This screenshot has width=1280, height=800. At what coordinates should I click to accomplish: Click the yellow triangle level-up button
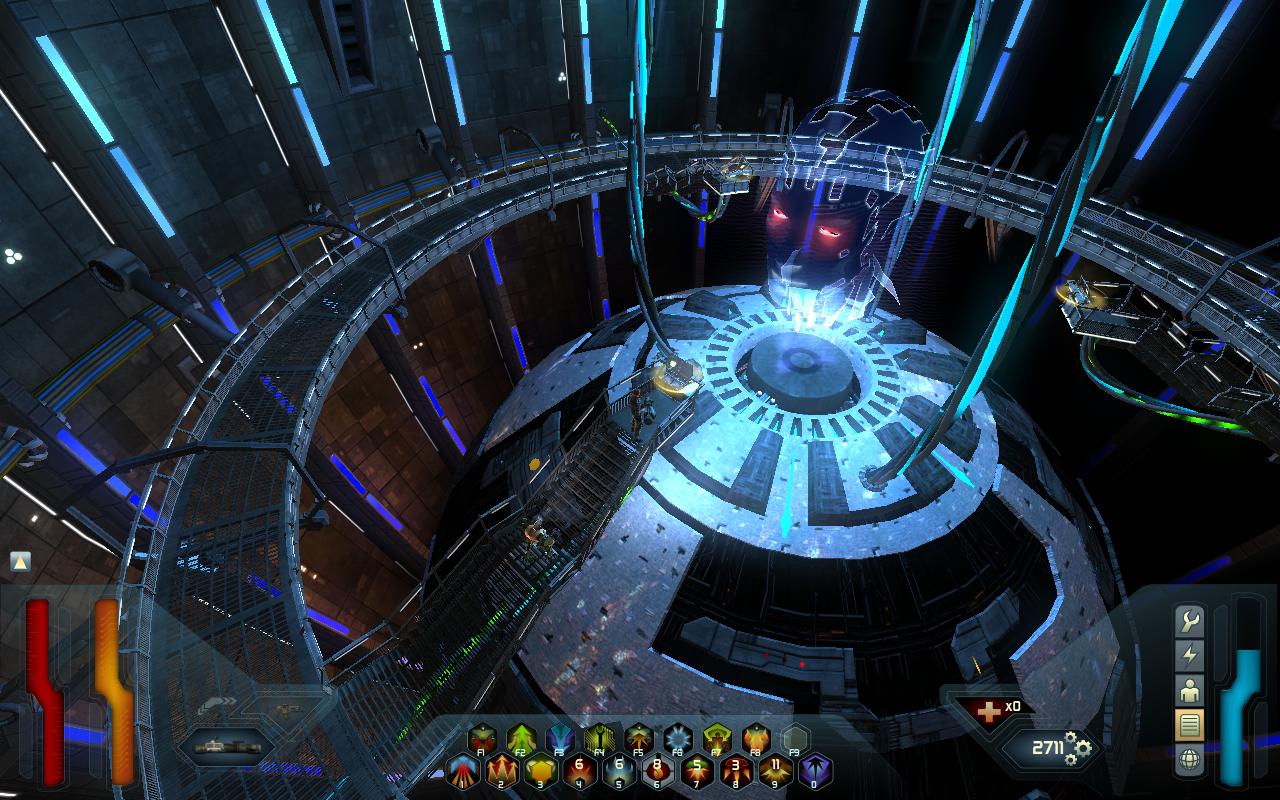pyautogui.click(x=20, y=562)
